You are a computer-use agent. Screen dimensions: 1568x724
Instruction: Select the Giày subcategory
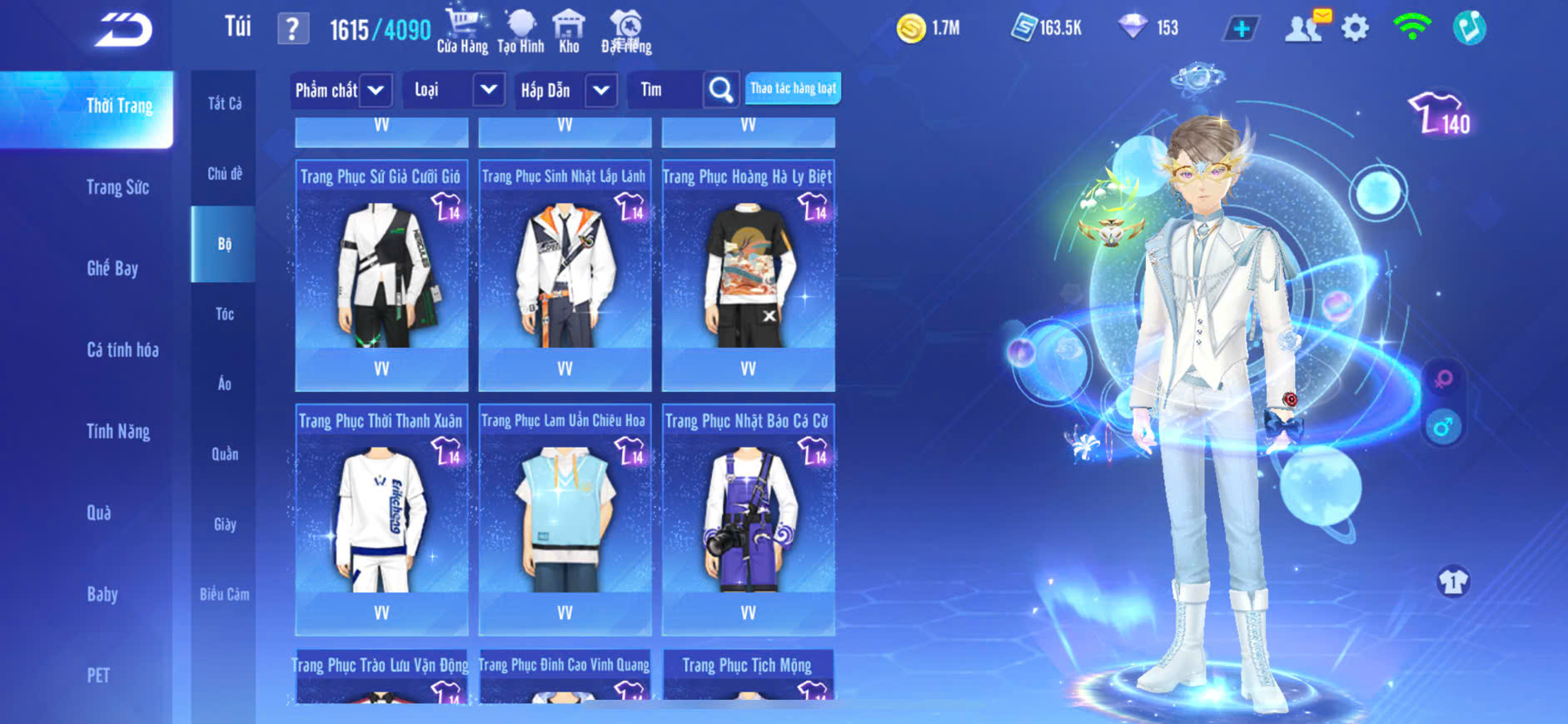coord(225,524)
